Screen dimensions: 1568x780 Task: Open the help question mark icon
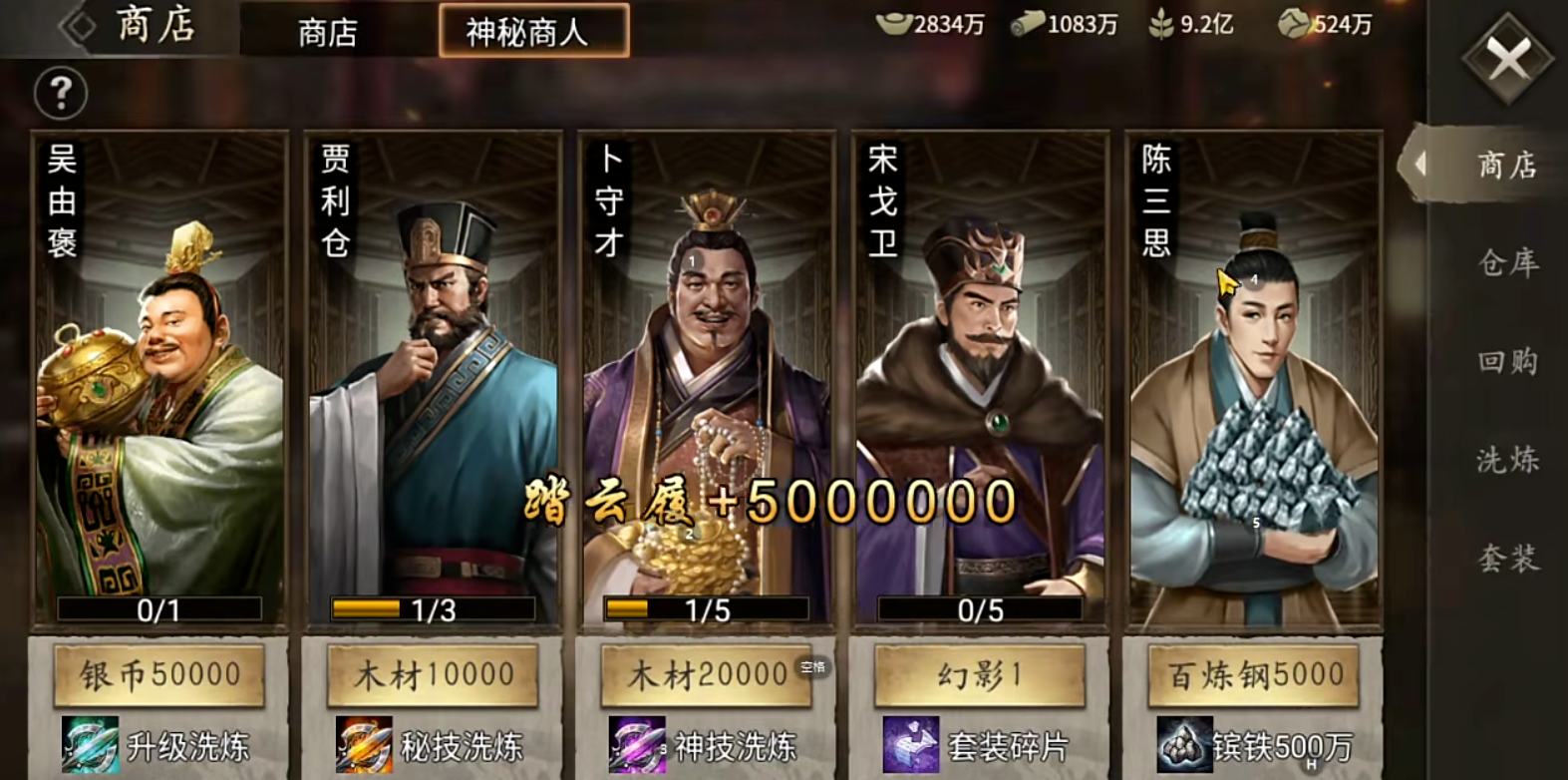60,93
